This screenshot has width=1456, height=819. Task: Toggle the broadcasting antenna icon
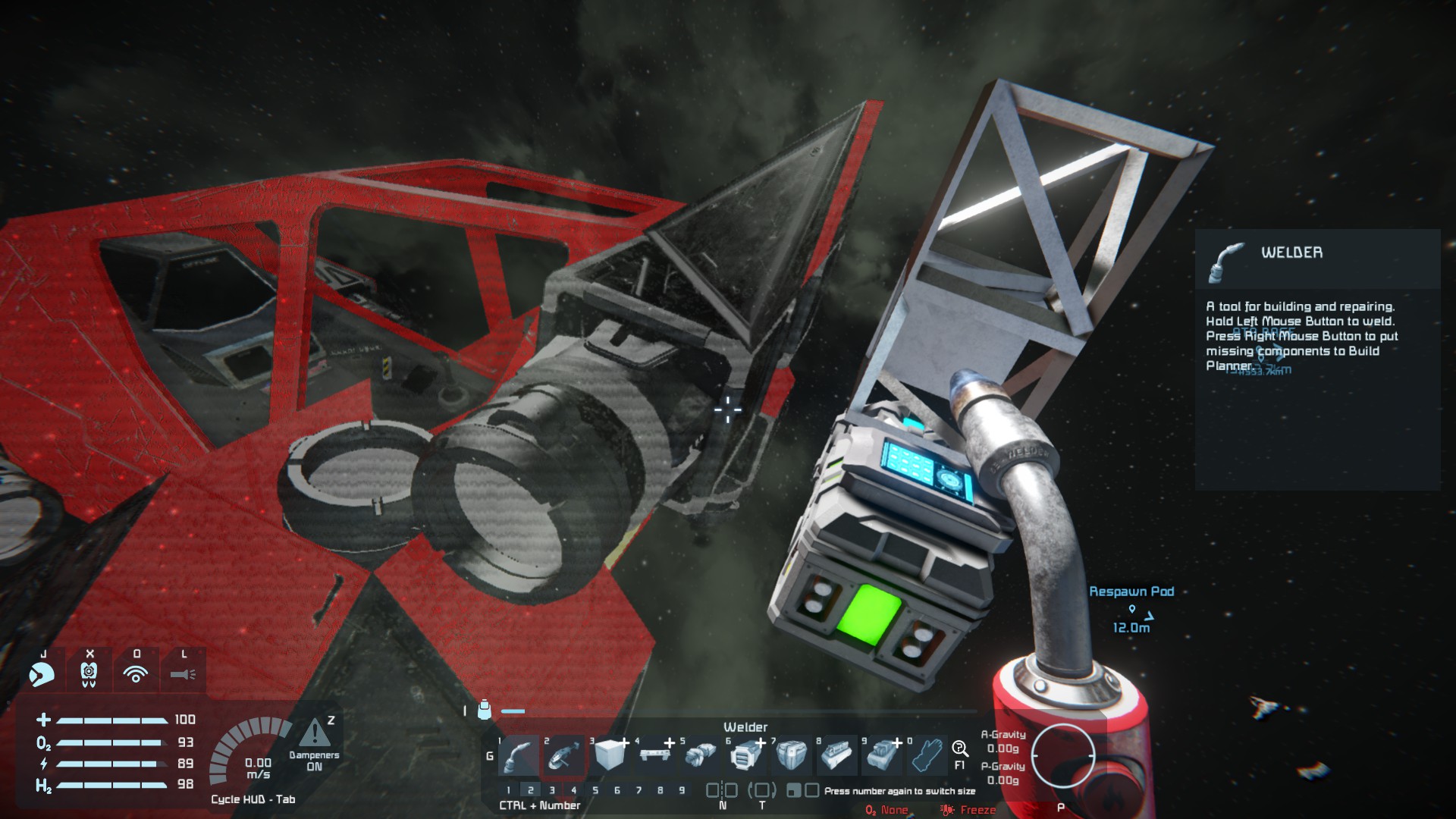point(136,673)
